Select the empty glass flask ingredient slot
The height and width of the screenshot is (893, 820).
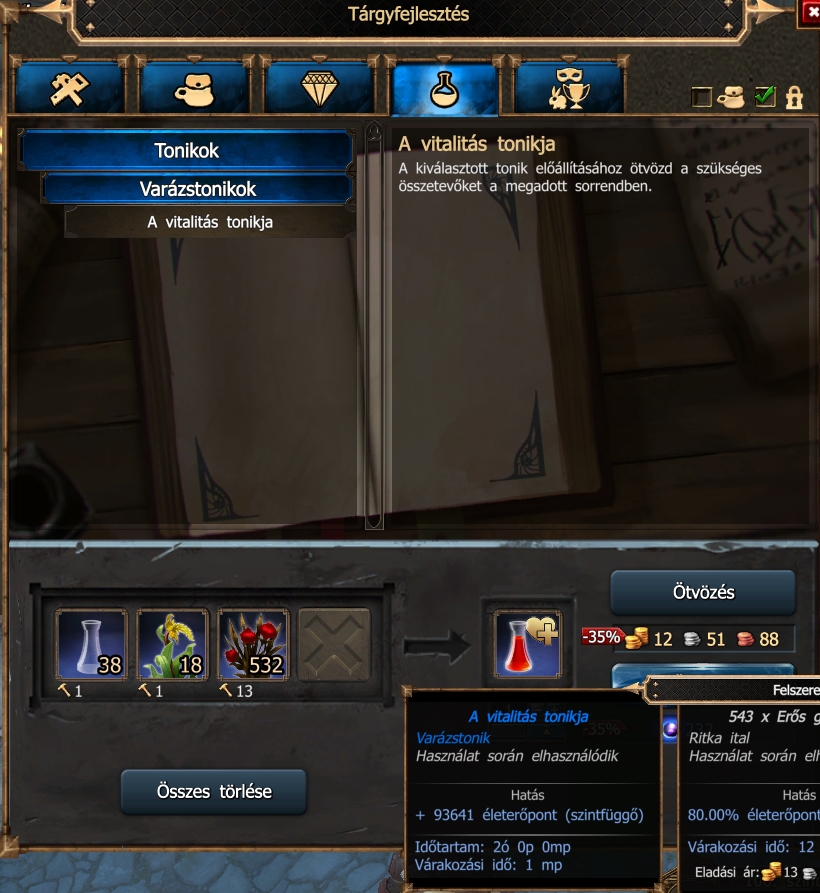pos(91,645)
